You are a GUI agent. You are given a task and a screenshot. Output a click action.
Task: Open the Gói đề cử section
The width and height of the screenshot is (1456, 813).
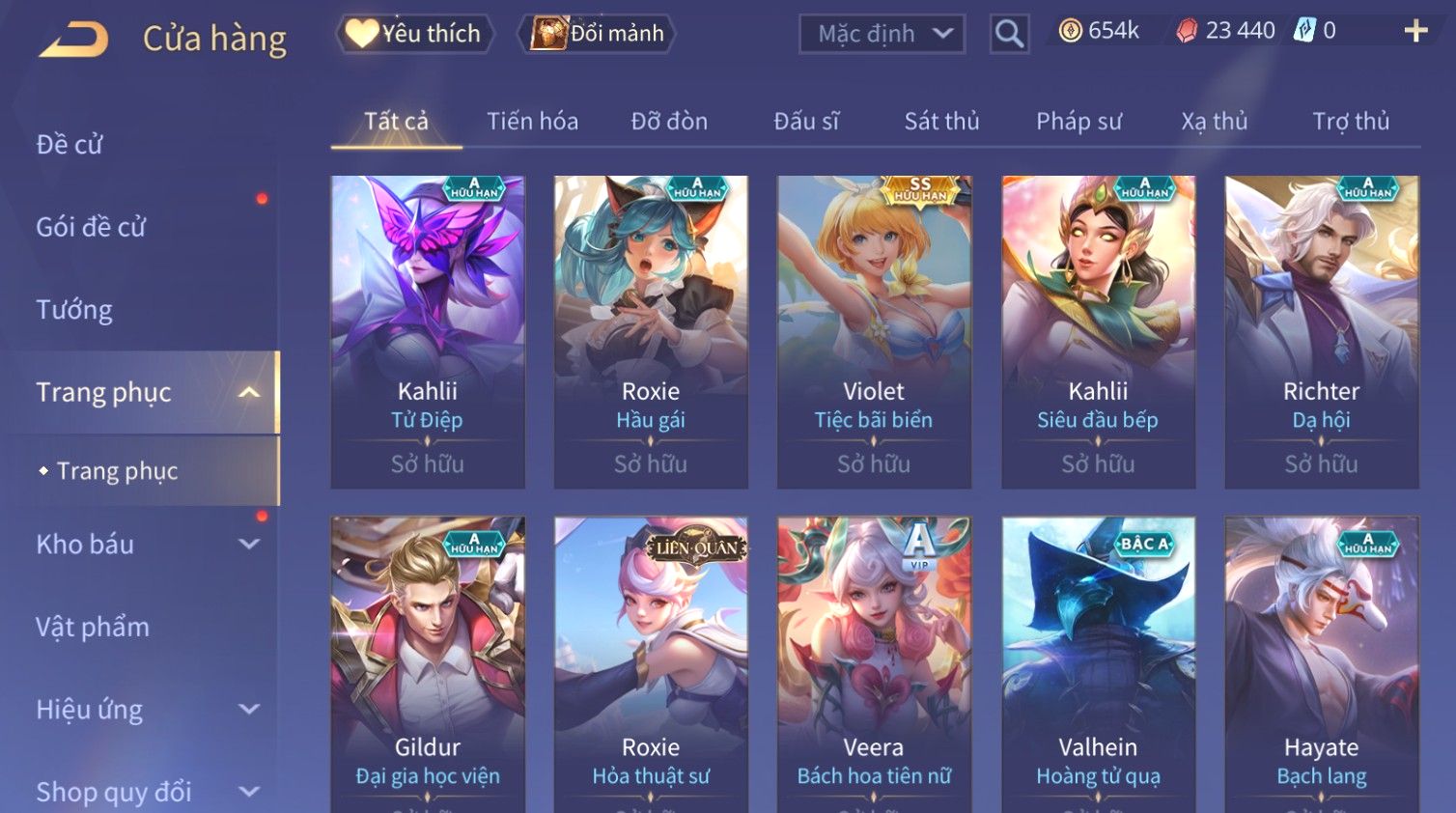[91, 227]
